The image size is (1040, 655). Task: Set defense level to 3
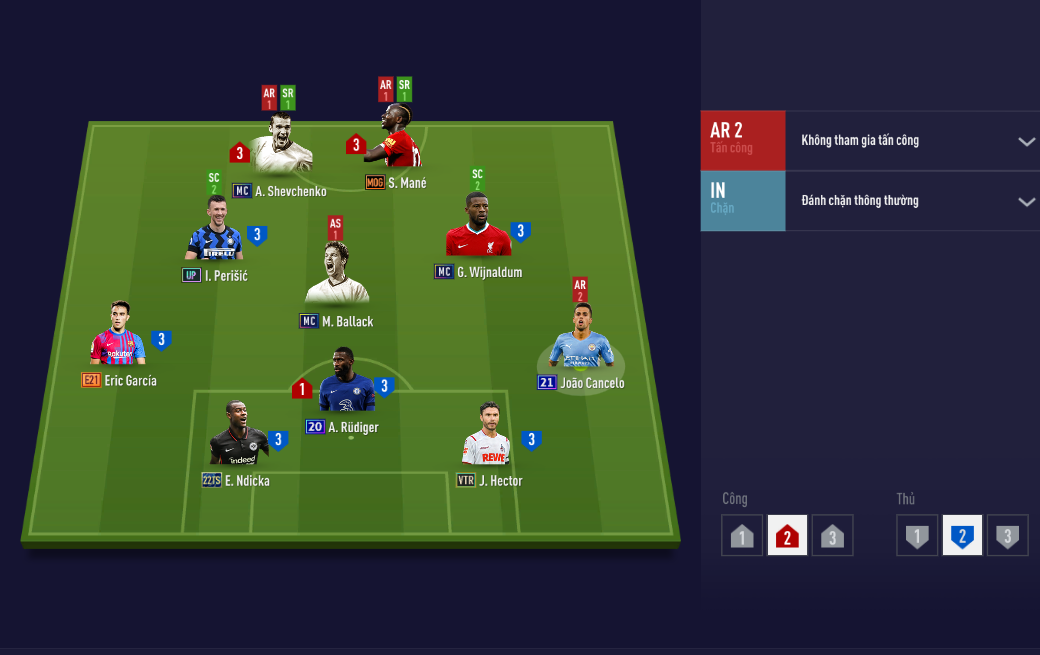click(1007, 536)
